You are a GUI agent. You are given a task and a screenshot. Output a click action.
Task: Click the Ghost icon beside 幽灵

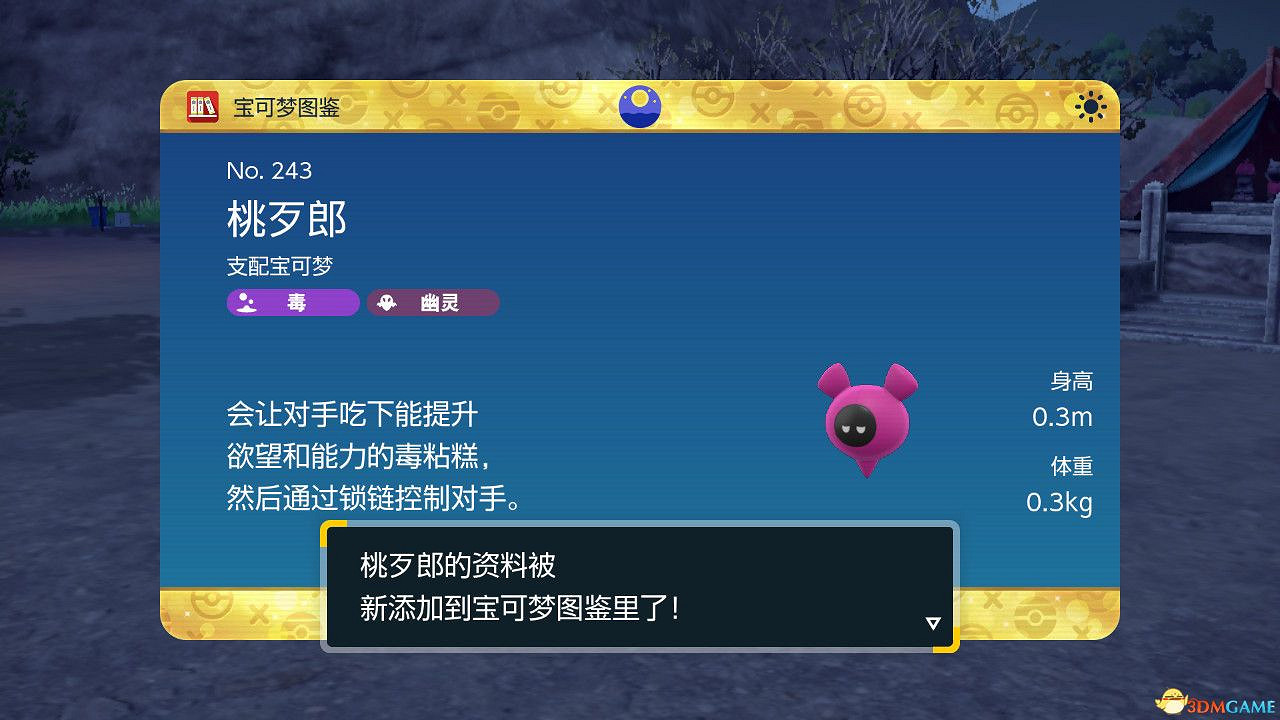point(387,303)
